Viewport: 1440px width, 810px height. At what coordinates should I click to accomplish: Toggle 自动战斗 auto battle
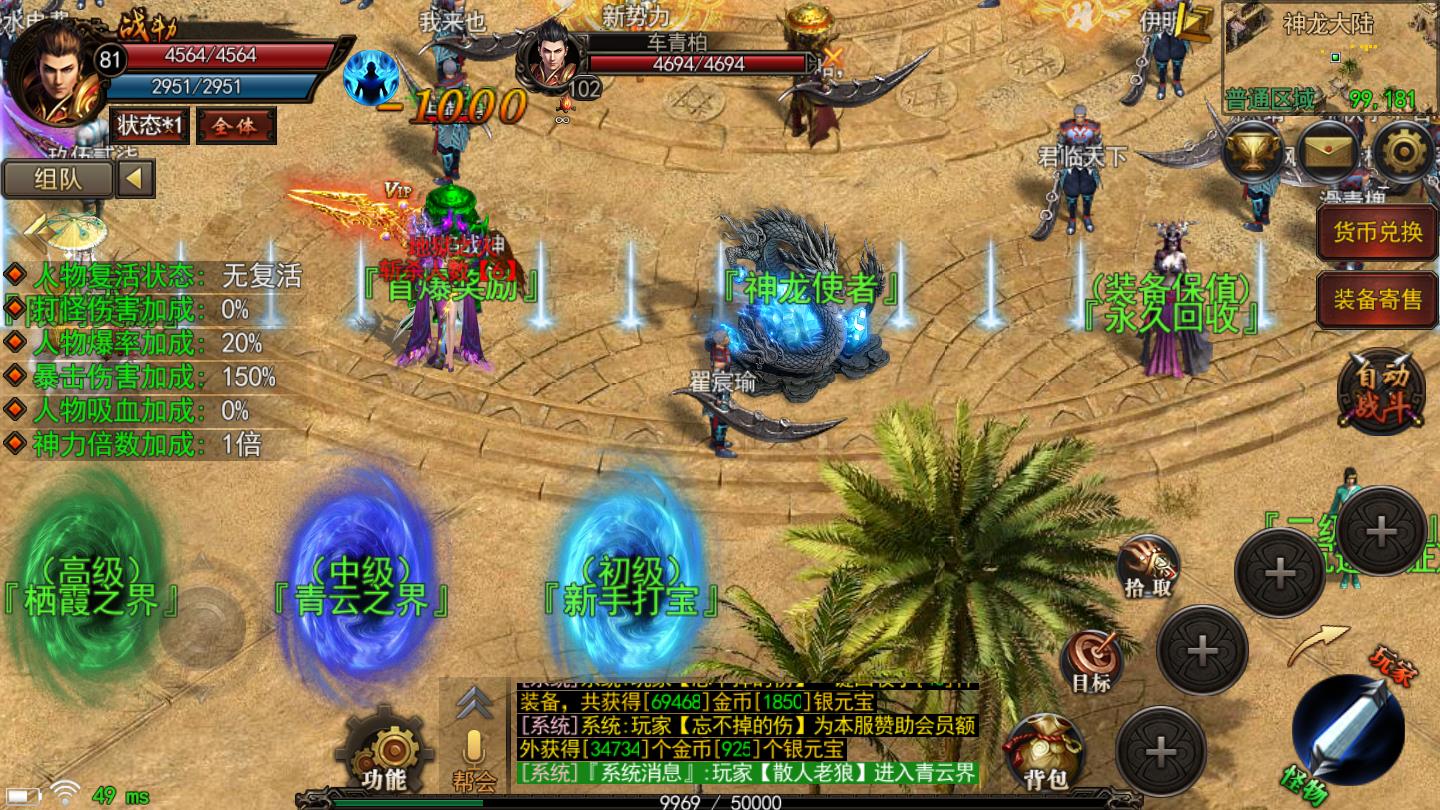[x=1381, y=392]
